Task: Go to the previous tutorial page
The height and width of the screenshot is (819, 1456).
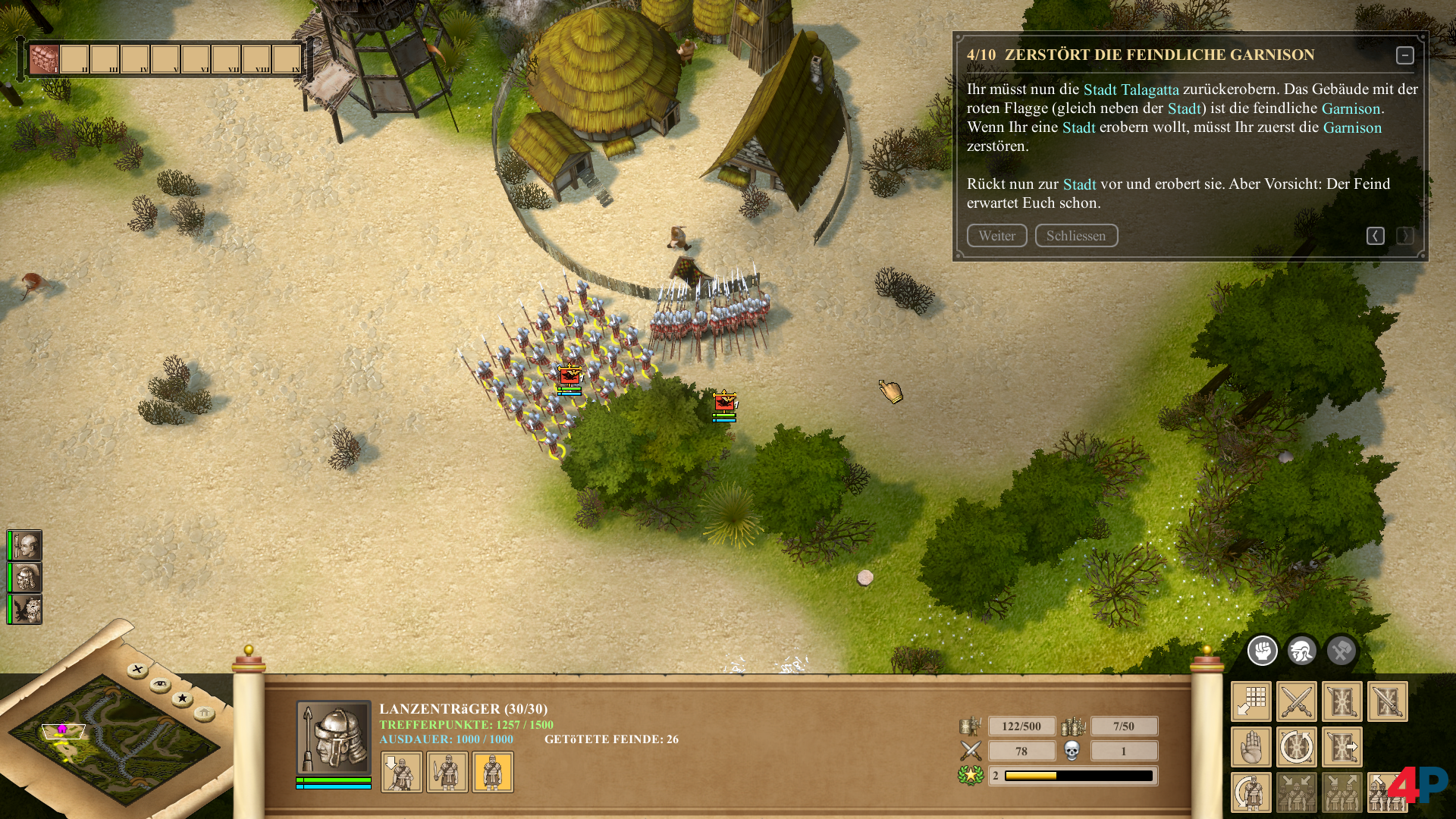Action: [x=1375, y=236]
